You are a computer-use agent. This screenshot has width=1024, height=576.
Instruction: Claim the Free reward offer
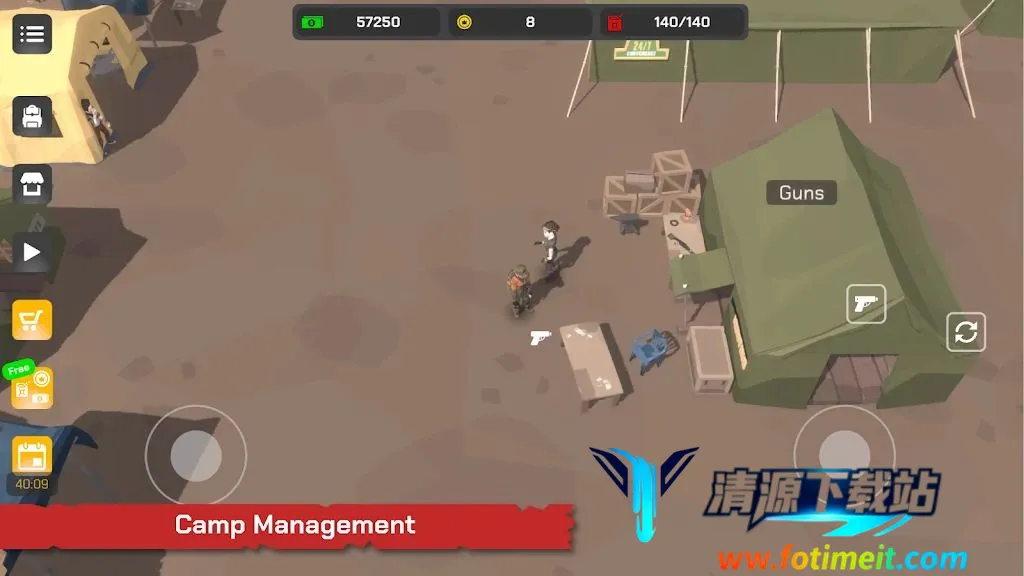(x=30, y=386)
